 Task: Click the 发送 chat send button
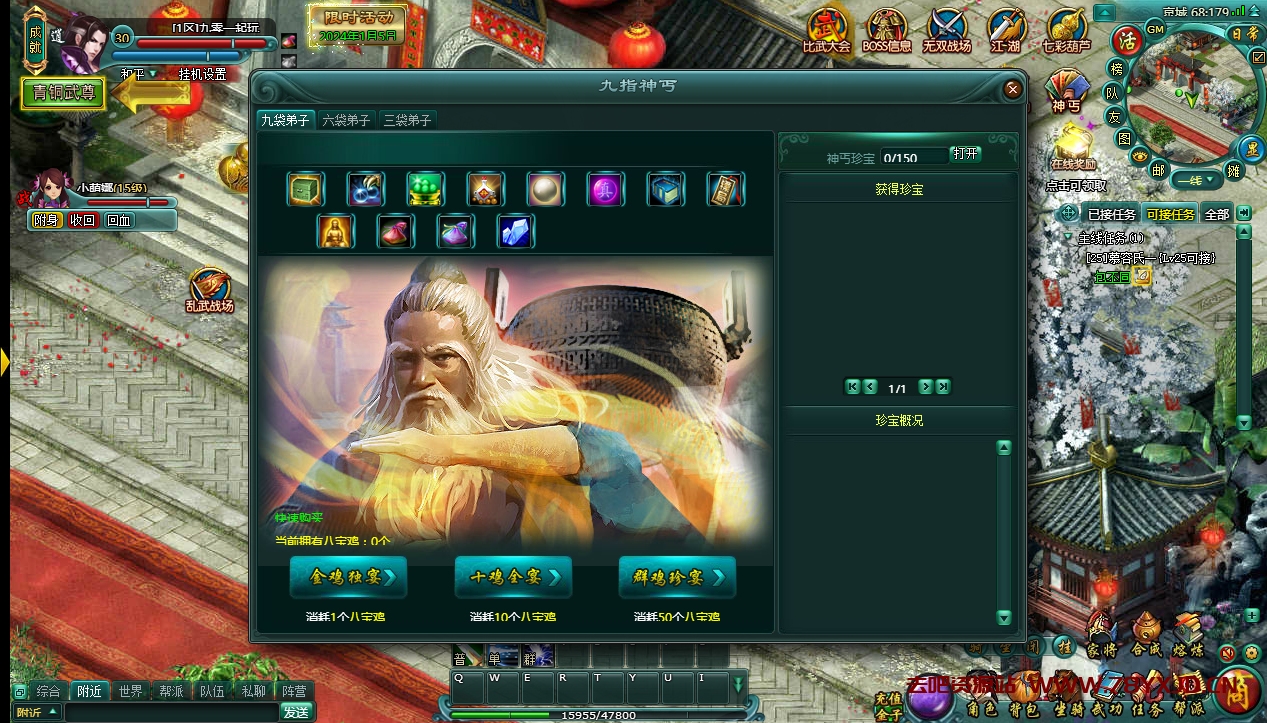pyautogui.click(x=296, y=712)
